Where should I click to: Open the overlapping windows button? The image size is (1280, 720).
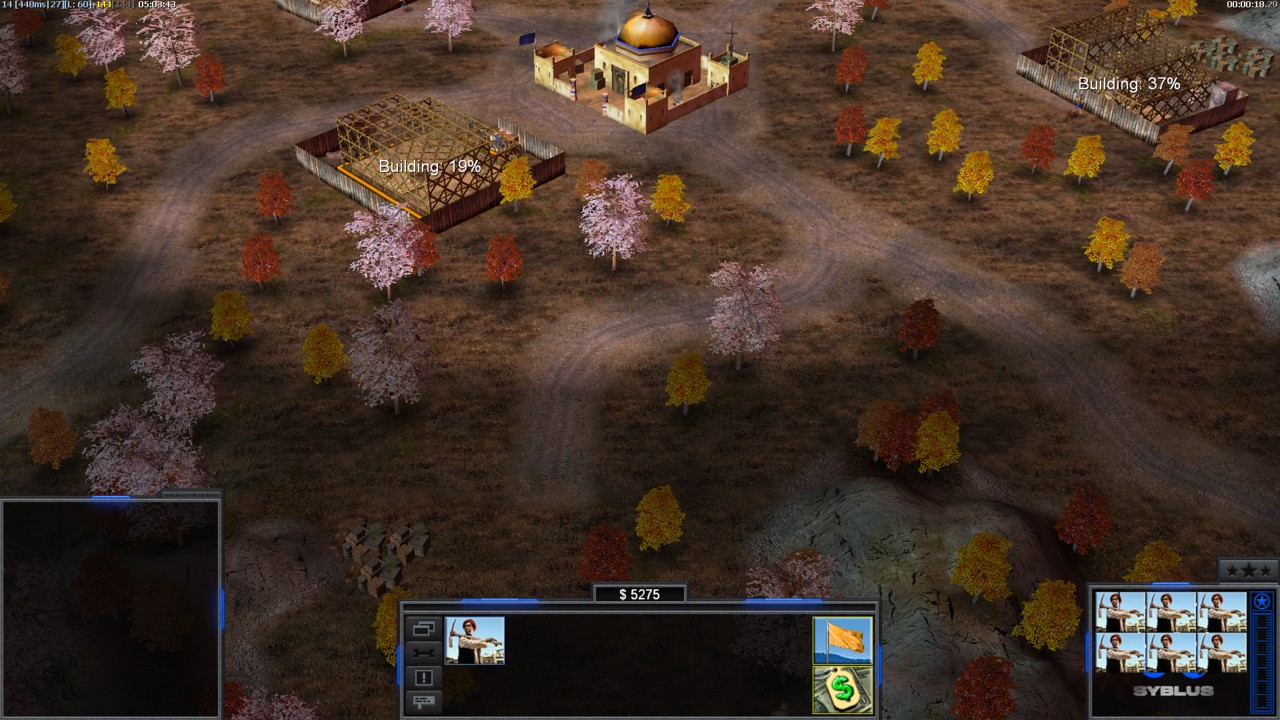(424, 629)
